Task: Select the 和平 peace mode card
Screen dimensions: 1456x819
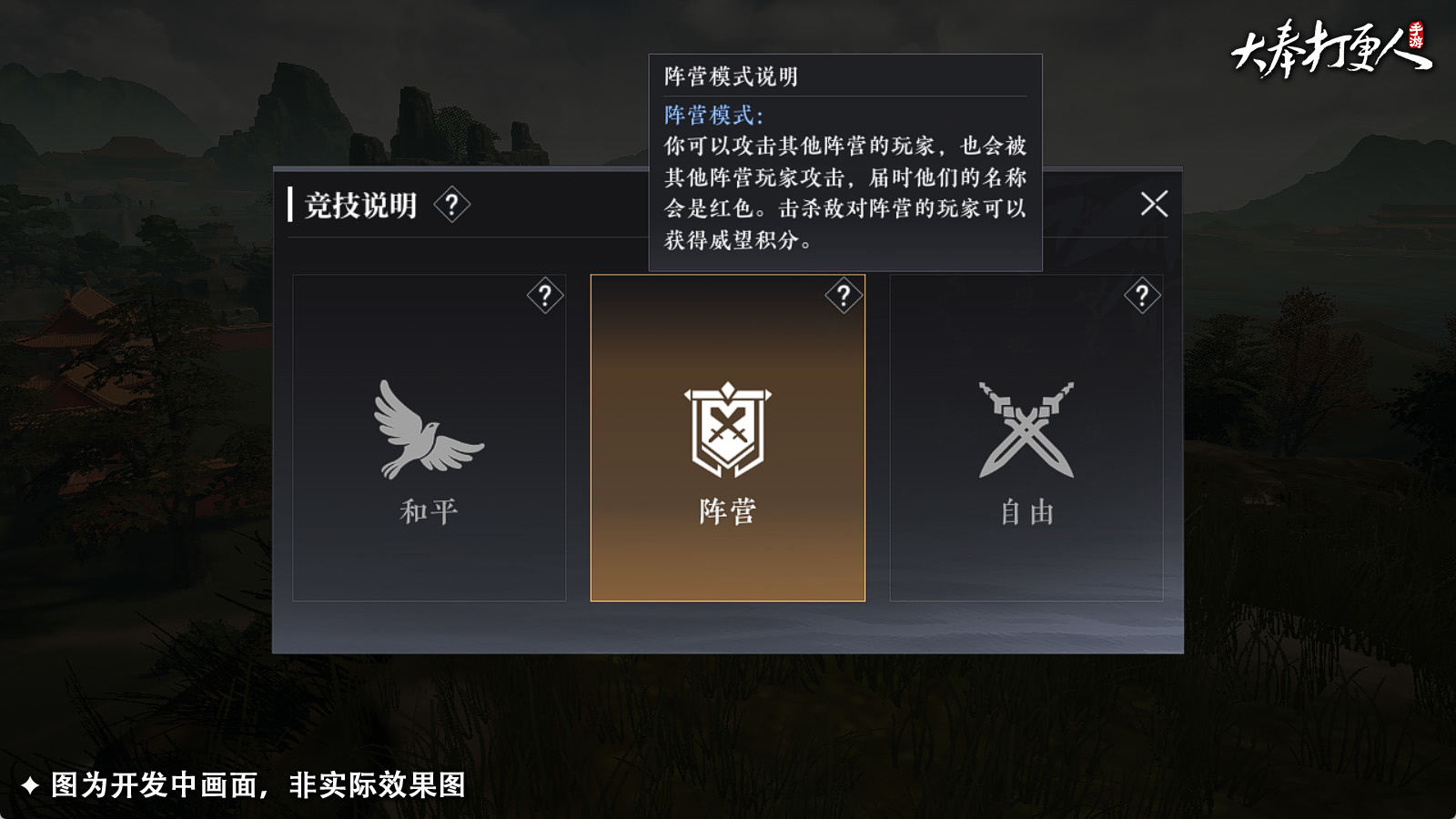Action: click(428, 437)
